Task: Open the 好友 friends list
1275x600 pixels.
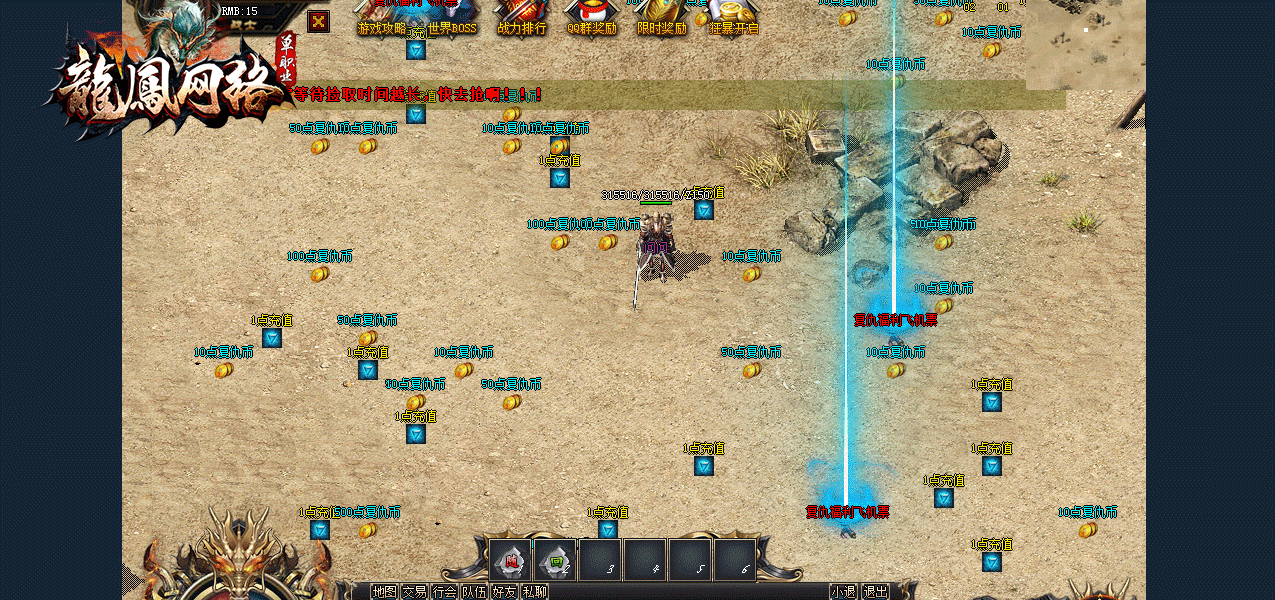Action: [x=504, y=592]
